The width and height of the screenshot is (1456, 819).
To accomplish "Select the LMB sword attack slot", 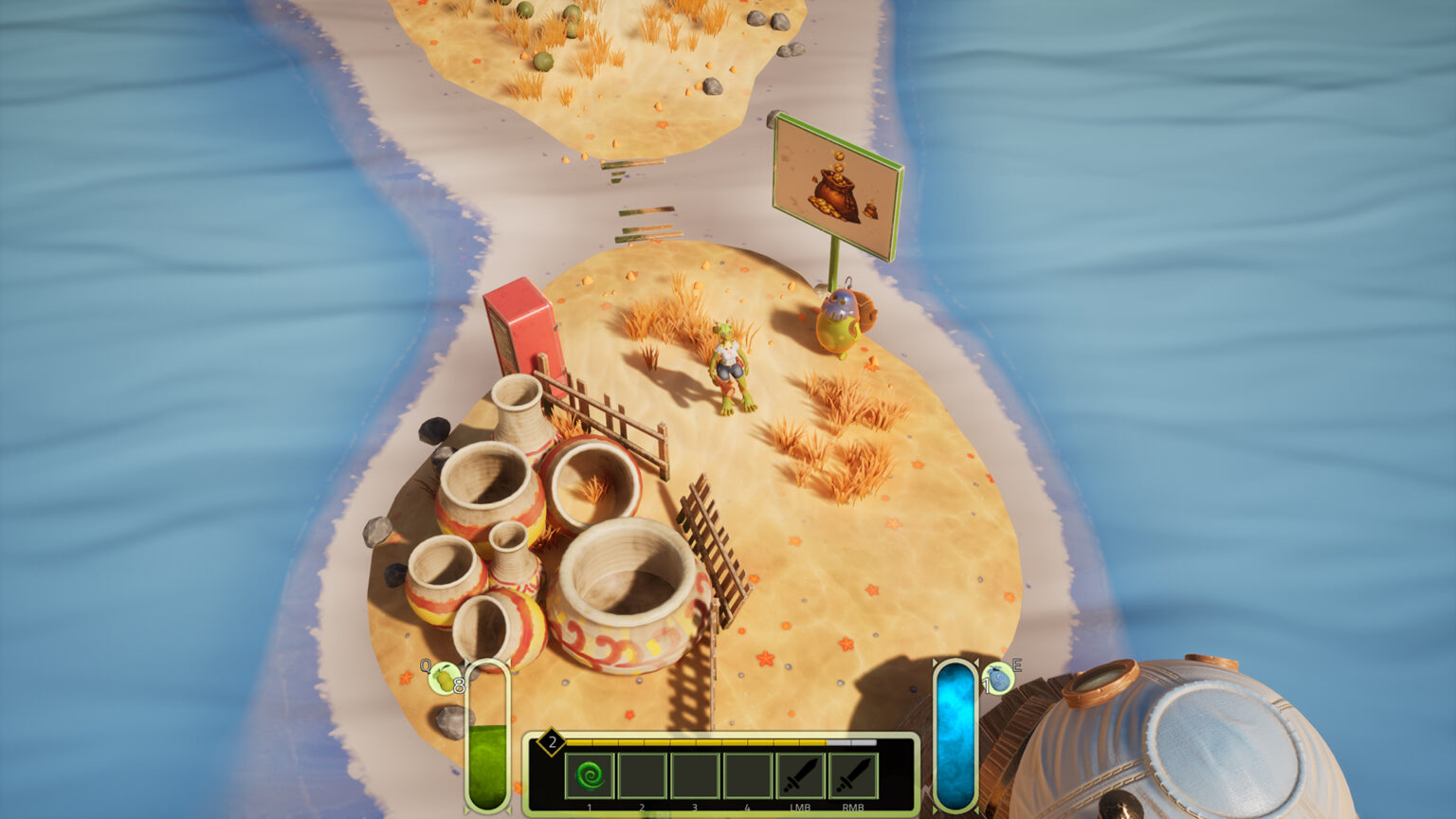I will (800, 776).
